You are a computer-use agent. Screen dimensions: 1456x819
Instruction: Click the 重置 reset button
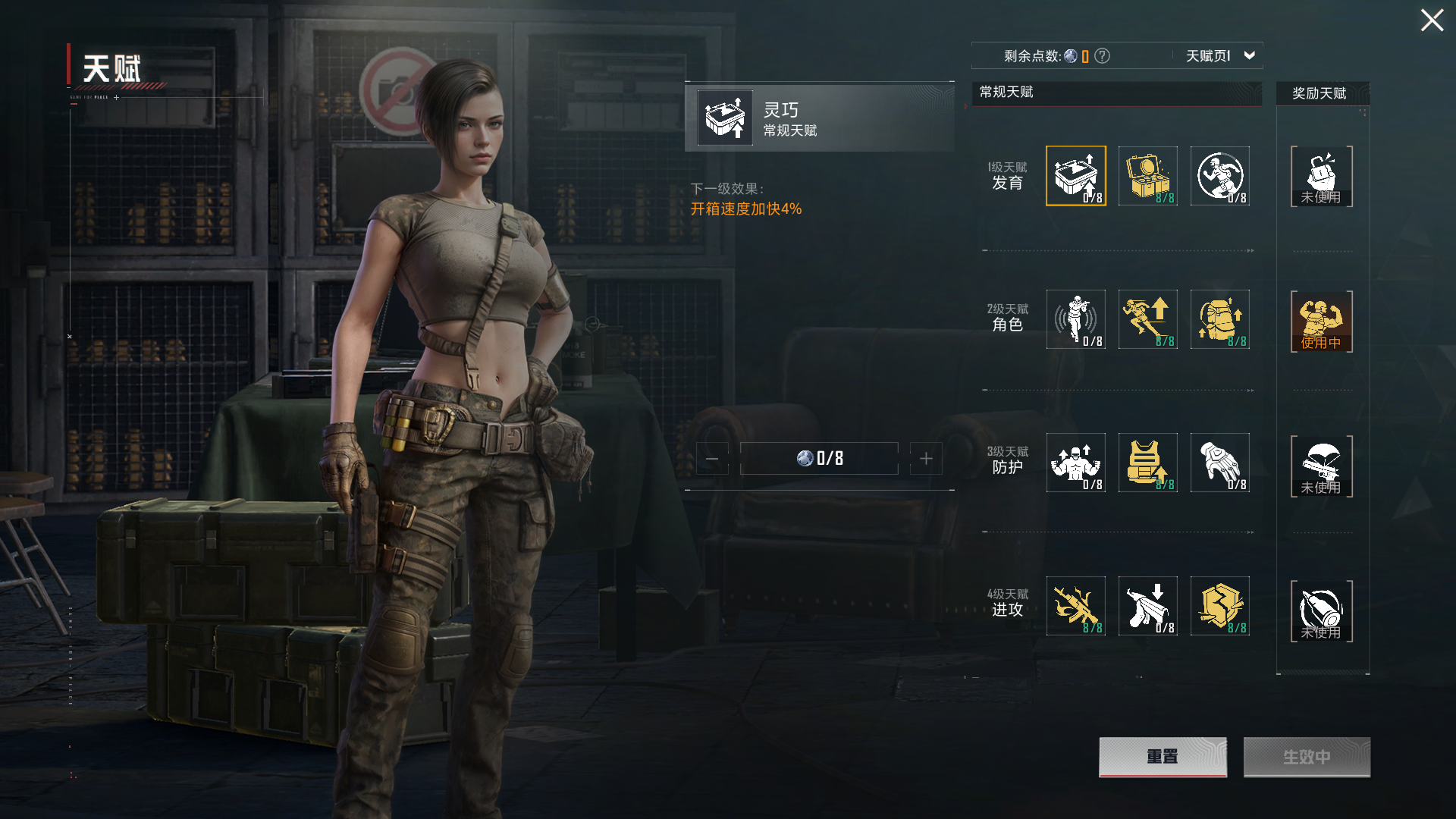1163,757
